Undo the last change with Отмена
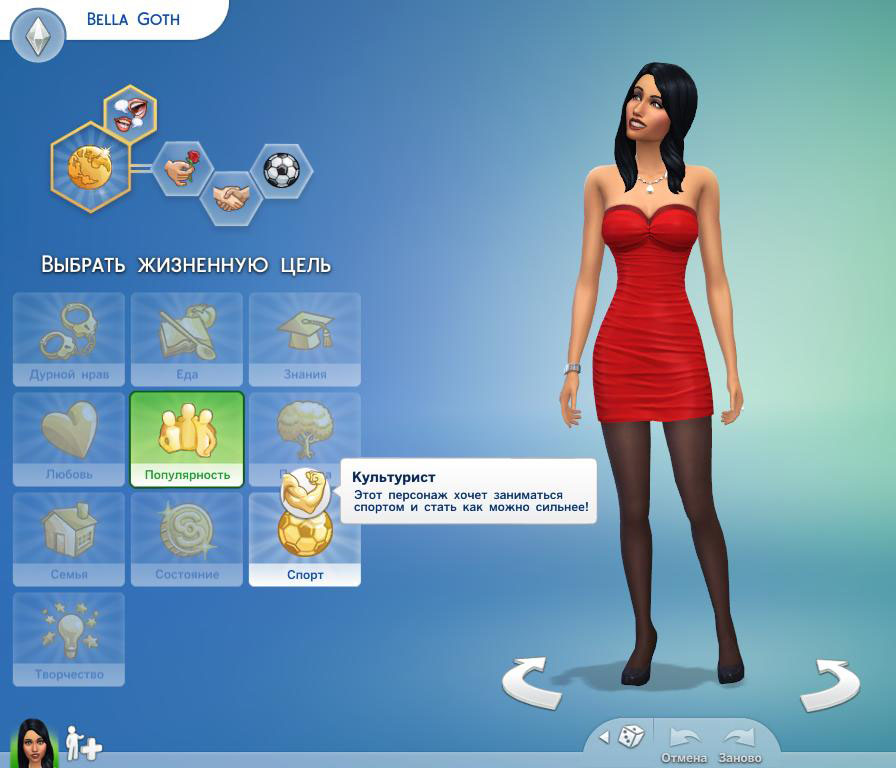Image resolution: width=896 pixels, height=768 pixels. pos(684,744)
